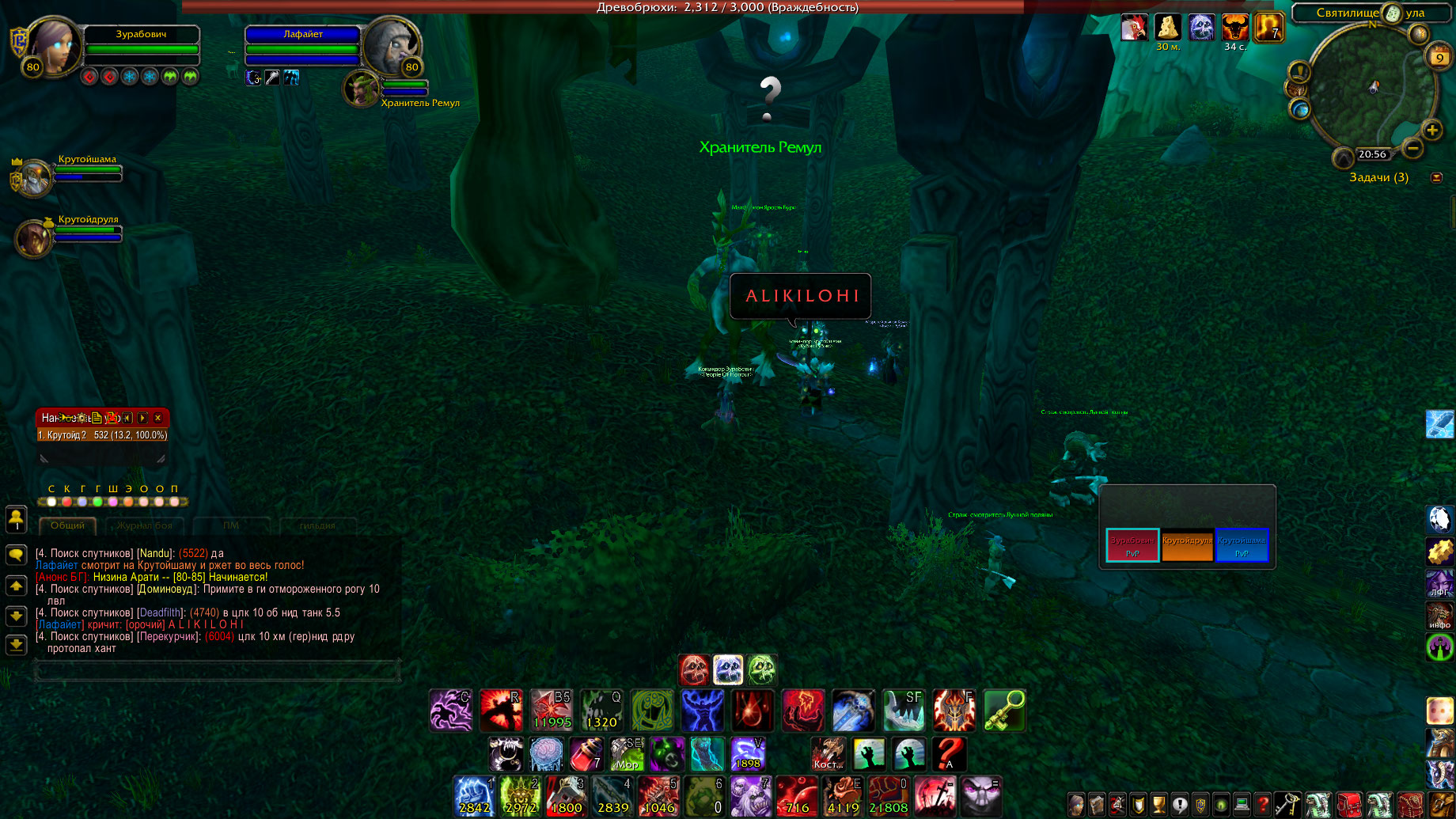The image size is (1456, 819).
Task: Open the ЛФГ side button
Action: click(x=1439, y=583)
